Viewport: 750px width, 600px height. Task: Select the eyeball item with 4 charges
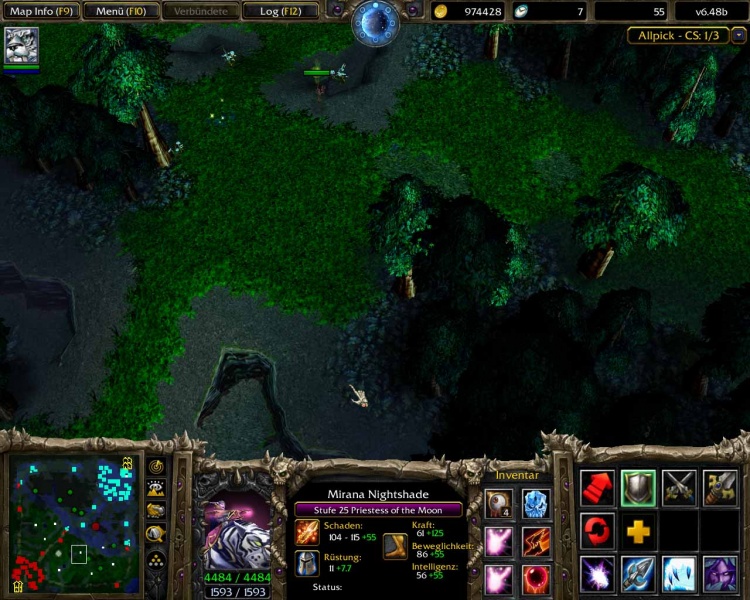coord(499,503)
